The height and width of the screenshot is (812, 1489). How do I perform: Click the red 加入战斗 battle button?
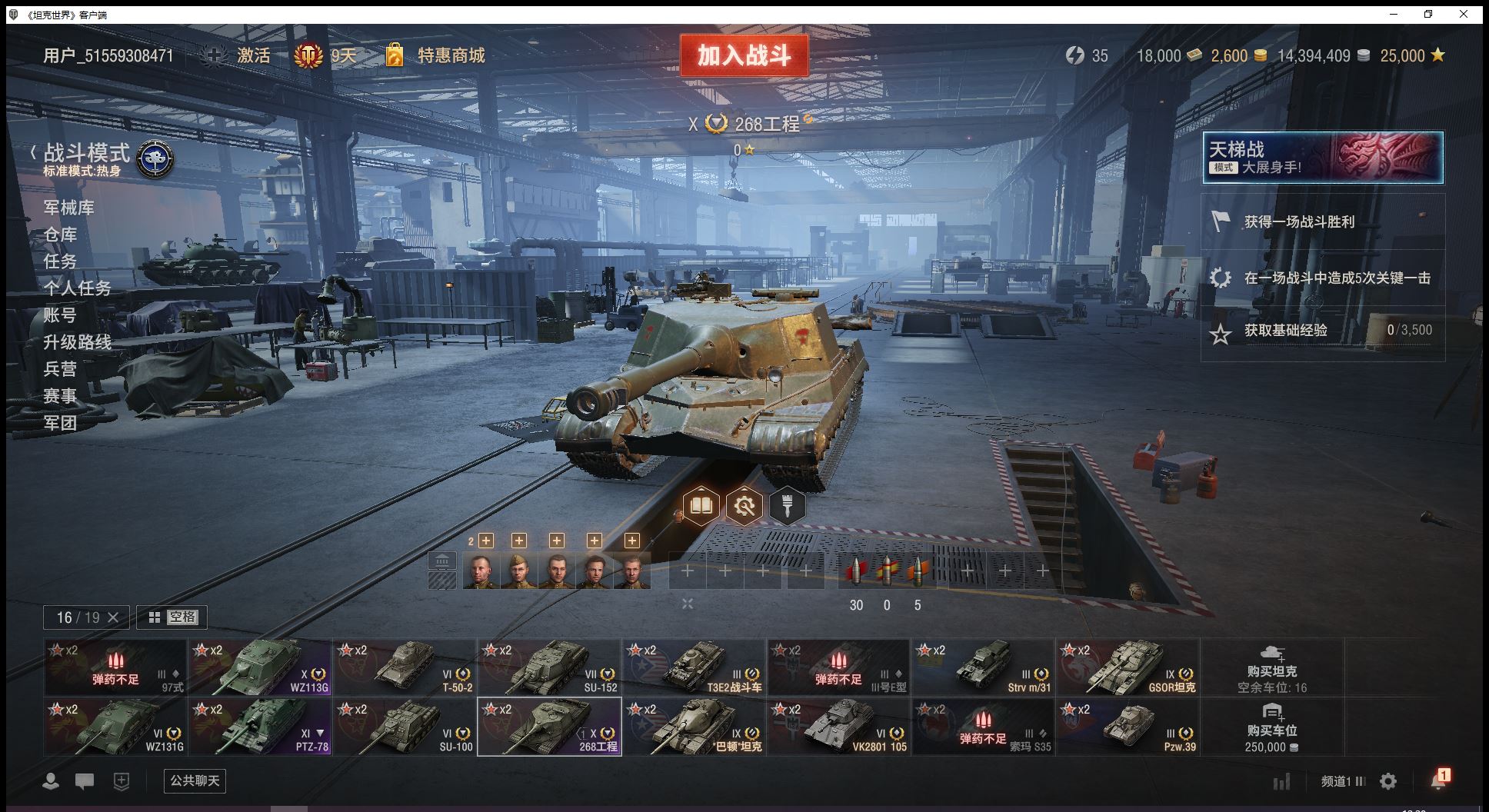tap(744, 55)
